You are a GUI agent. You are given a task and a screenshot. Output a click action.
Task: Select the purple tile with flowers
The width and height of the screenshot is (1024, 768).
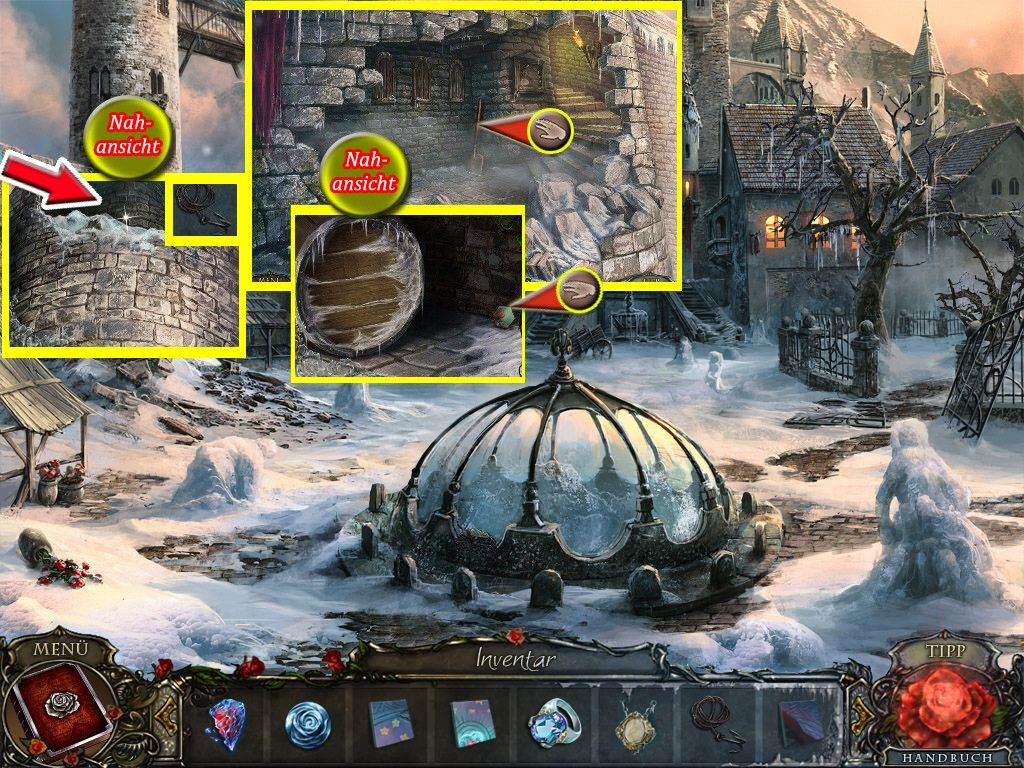(390, 723)
